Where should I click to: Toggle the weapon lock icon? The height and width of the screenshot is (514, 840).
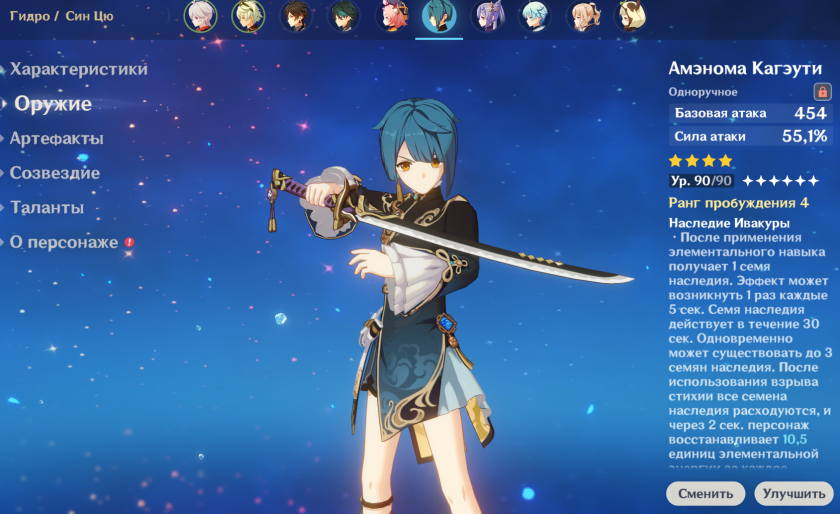click(822, 91)
